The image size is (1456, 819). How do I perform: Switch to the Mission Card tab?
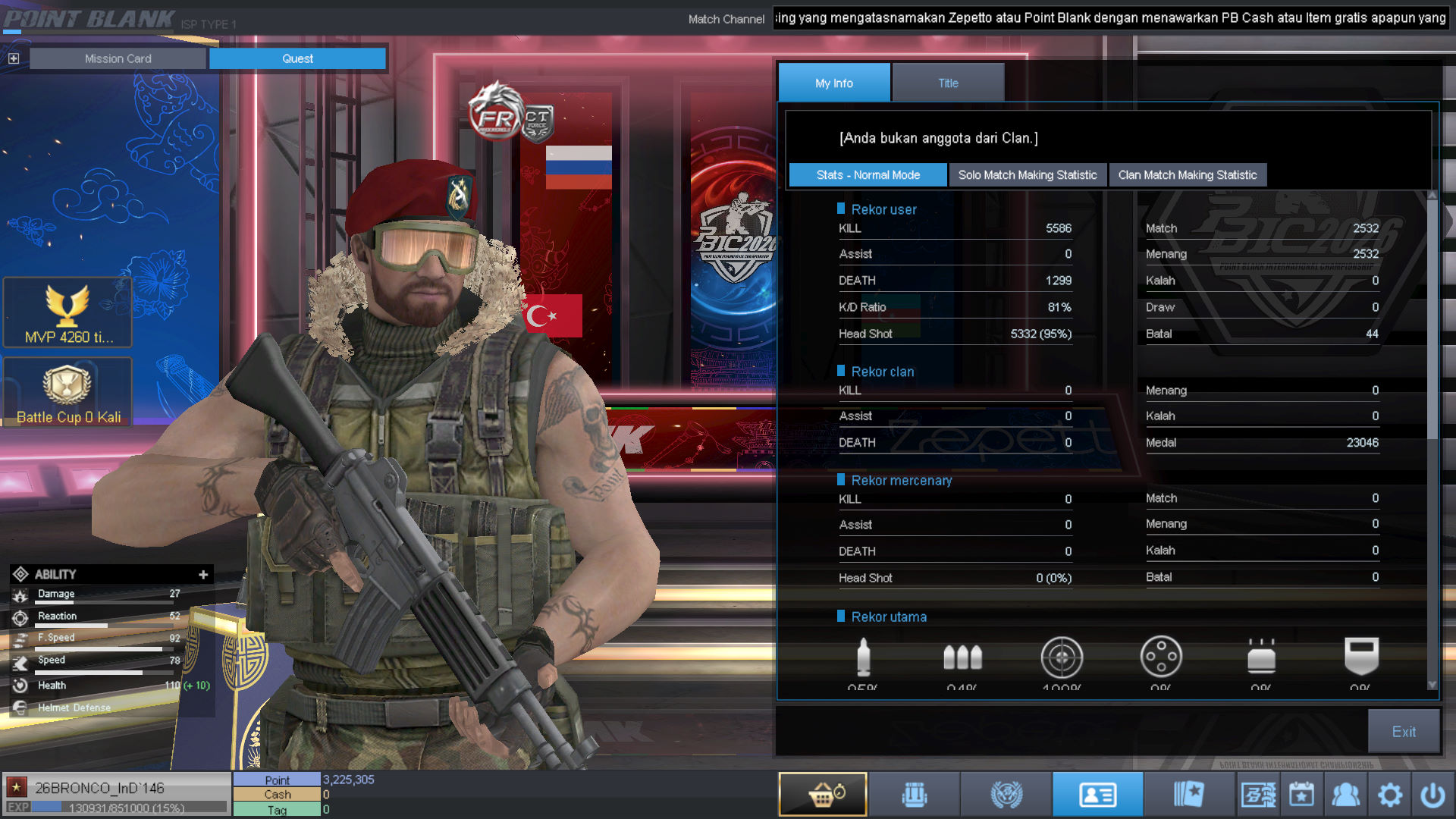118,58
